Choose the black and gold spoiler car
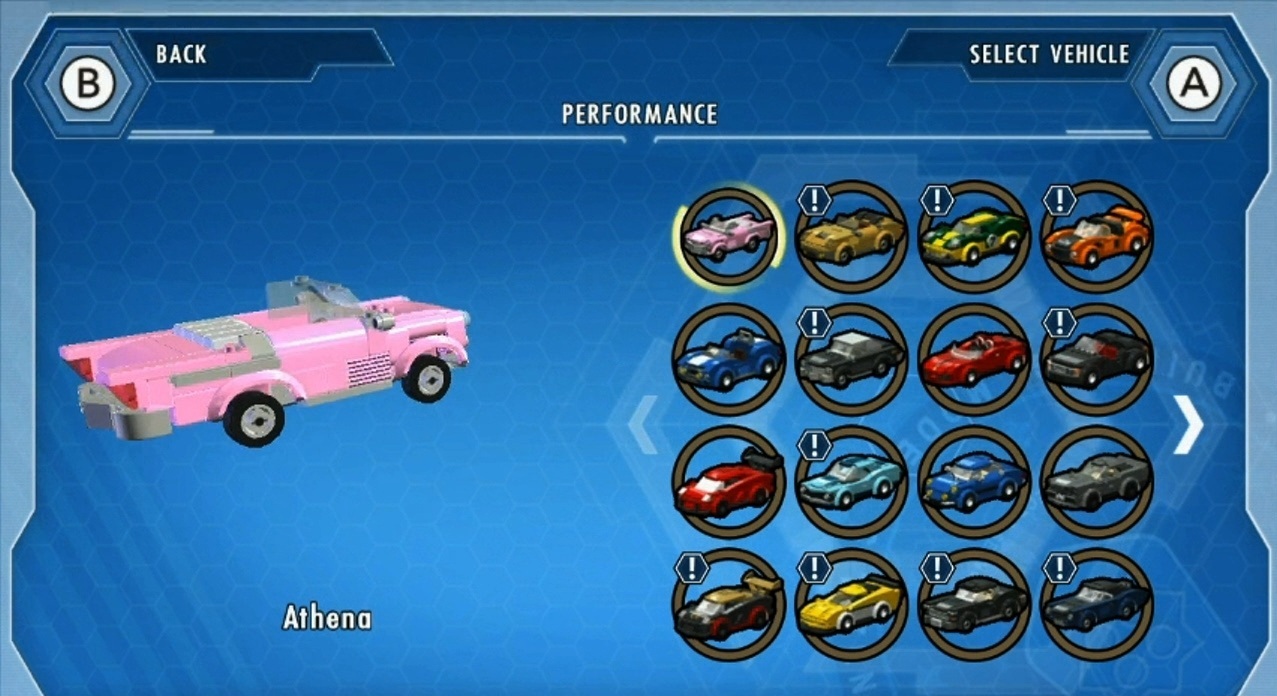Viewport: 1277px width, 696px height. [x=728, y=605]
